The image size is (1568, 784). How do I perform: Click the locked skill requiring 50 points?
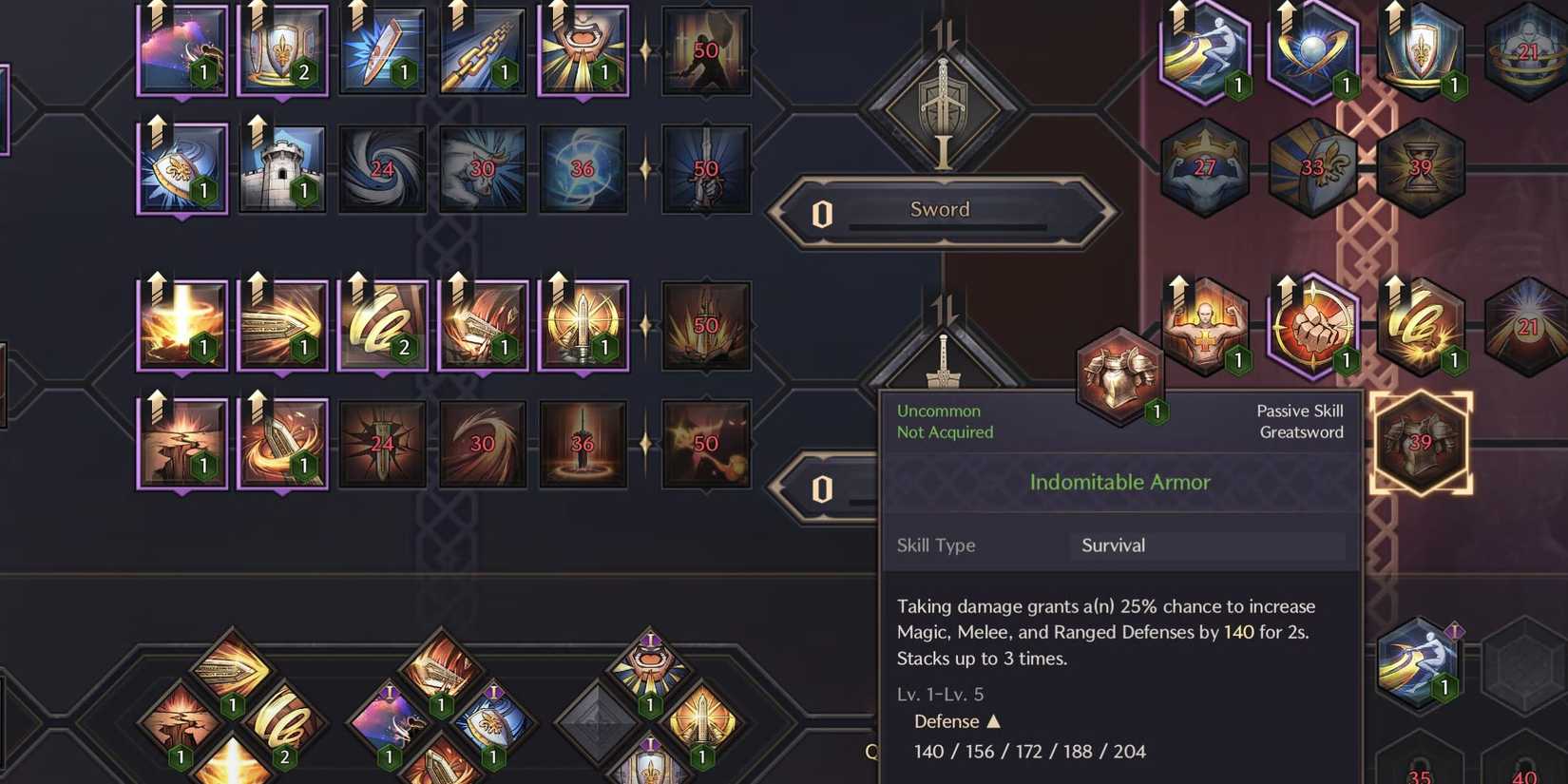(x=705, y=49)
